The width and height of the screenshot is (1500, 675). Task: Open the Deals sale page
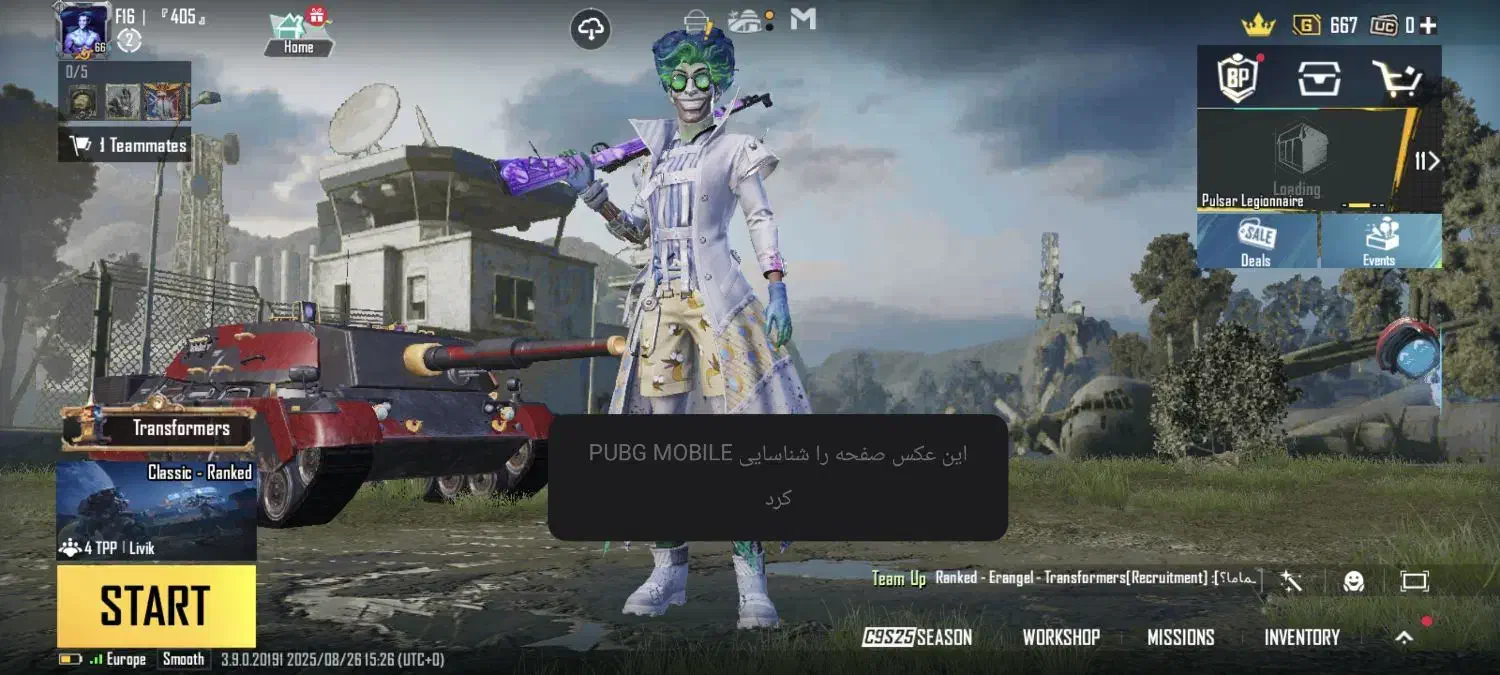tap(1257, 242)
